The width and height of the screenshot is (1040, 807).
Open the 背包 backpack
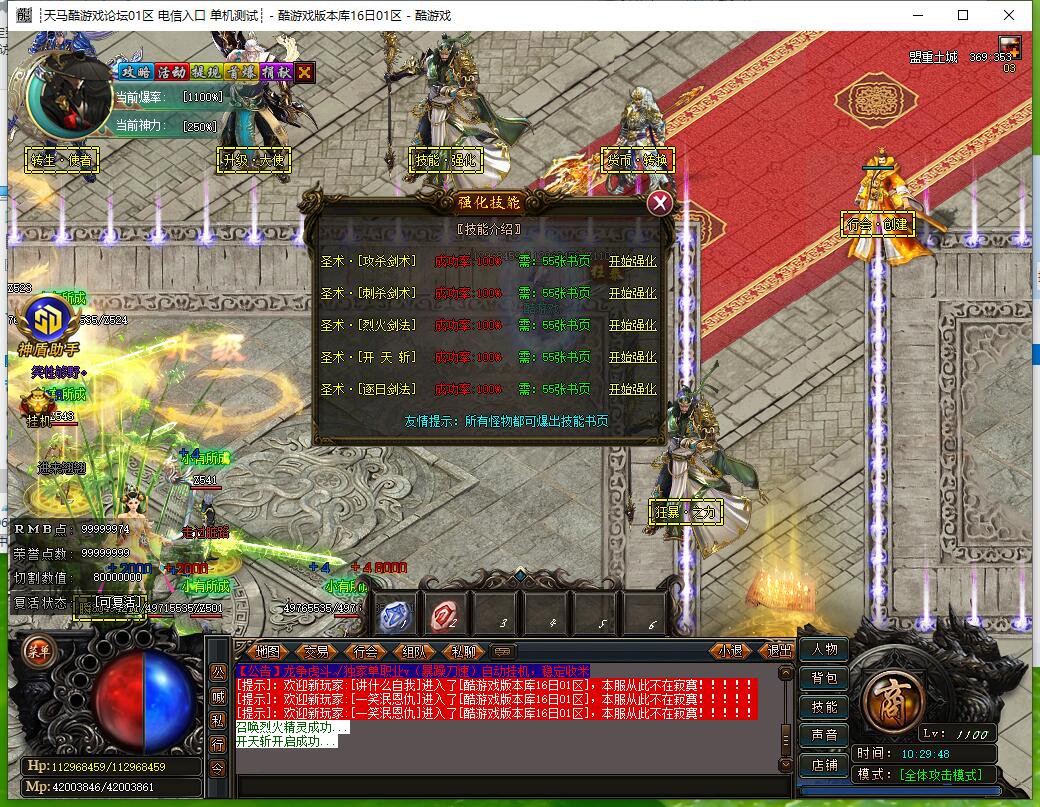point(824,678)
